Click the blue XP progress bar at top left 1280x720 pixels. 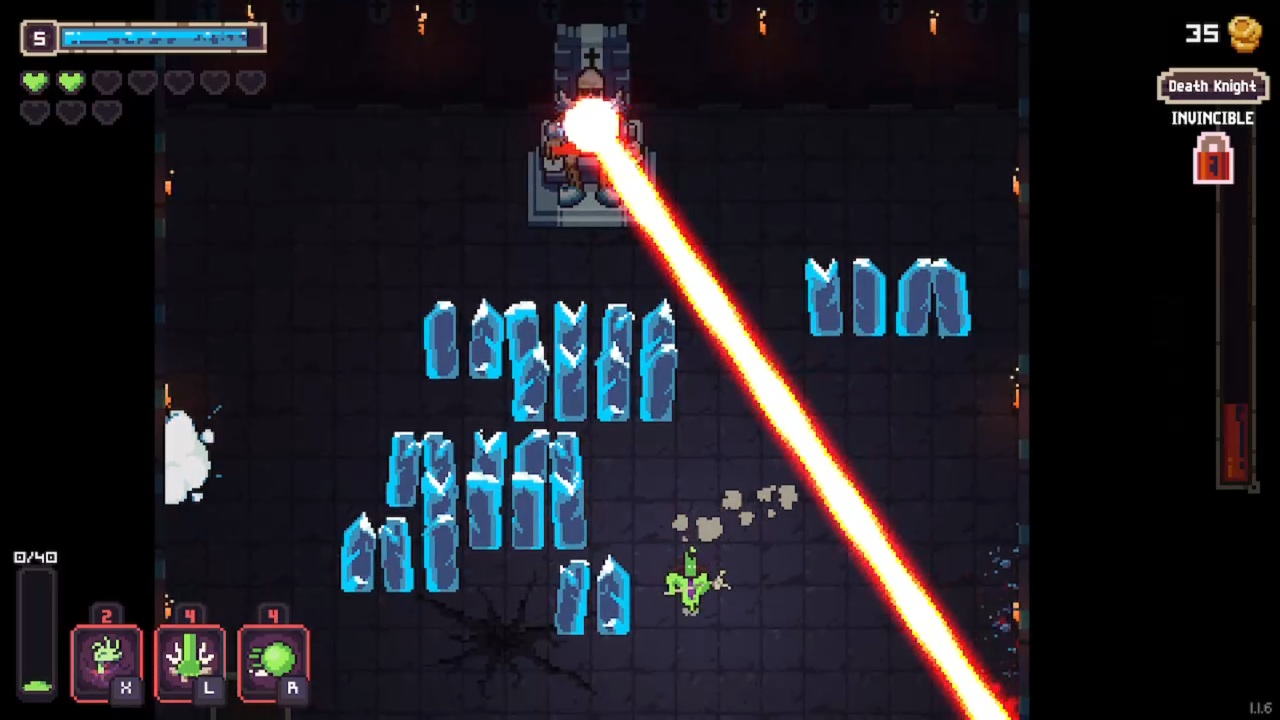click(x=160, y=37)
